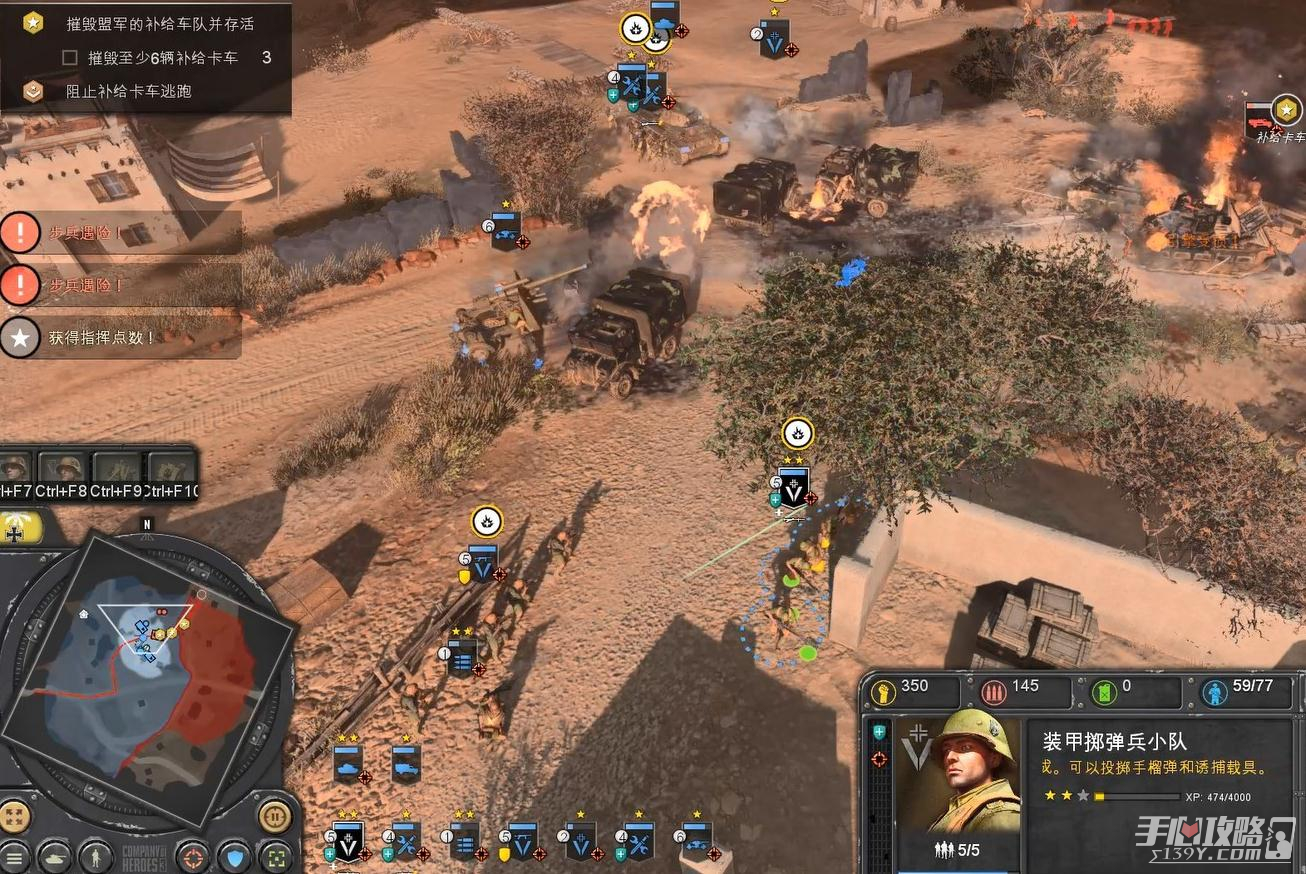This screenshot has width=1306, height=874.
Task: Select the tank icon button beside the menu
Action: (x=53, y=858)
